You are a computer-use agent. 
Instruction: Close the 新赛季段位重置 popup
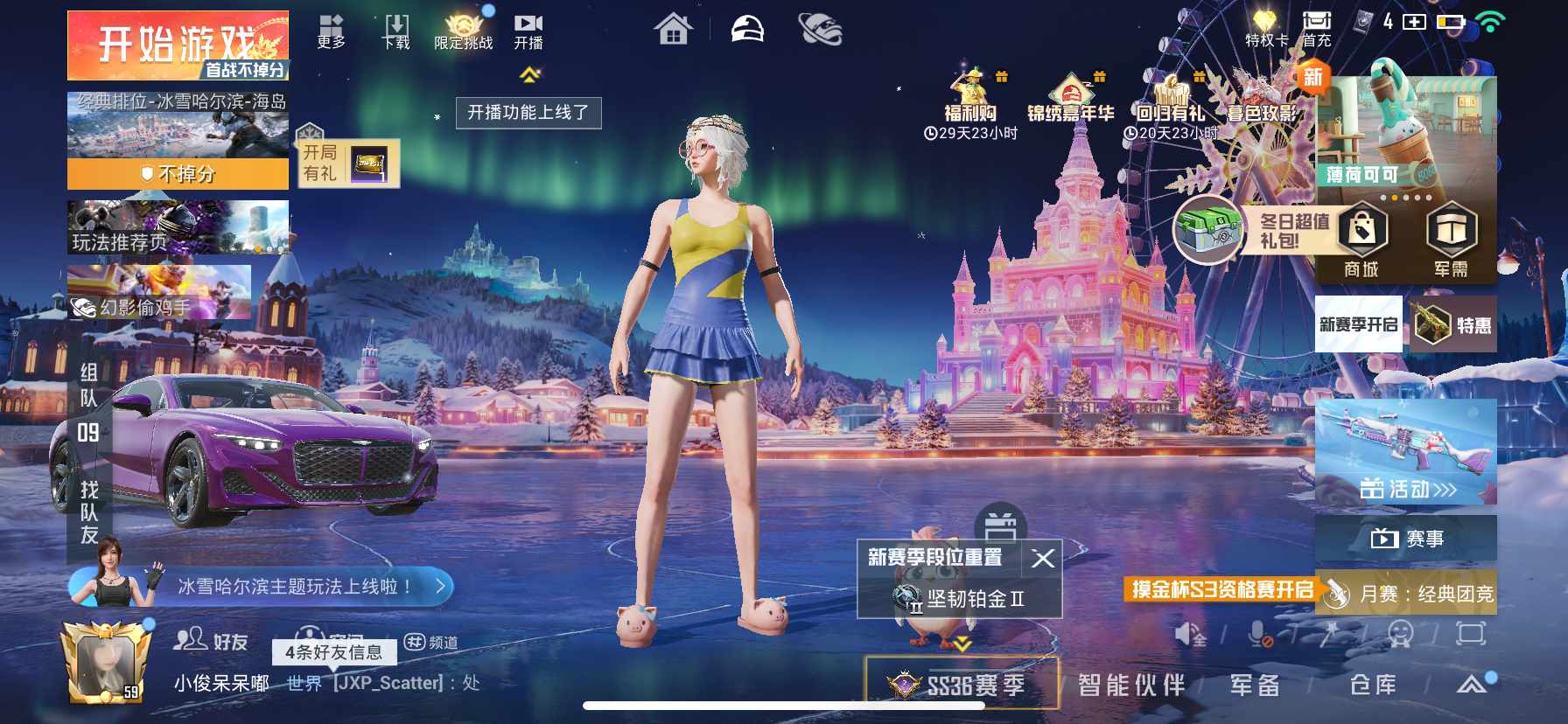[1043, 558]
